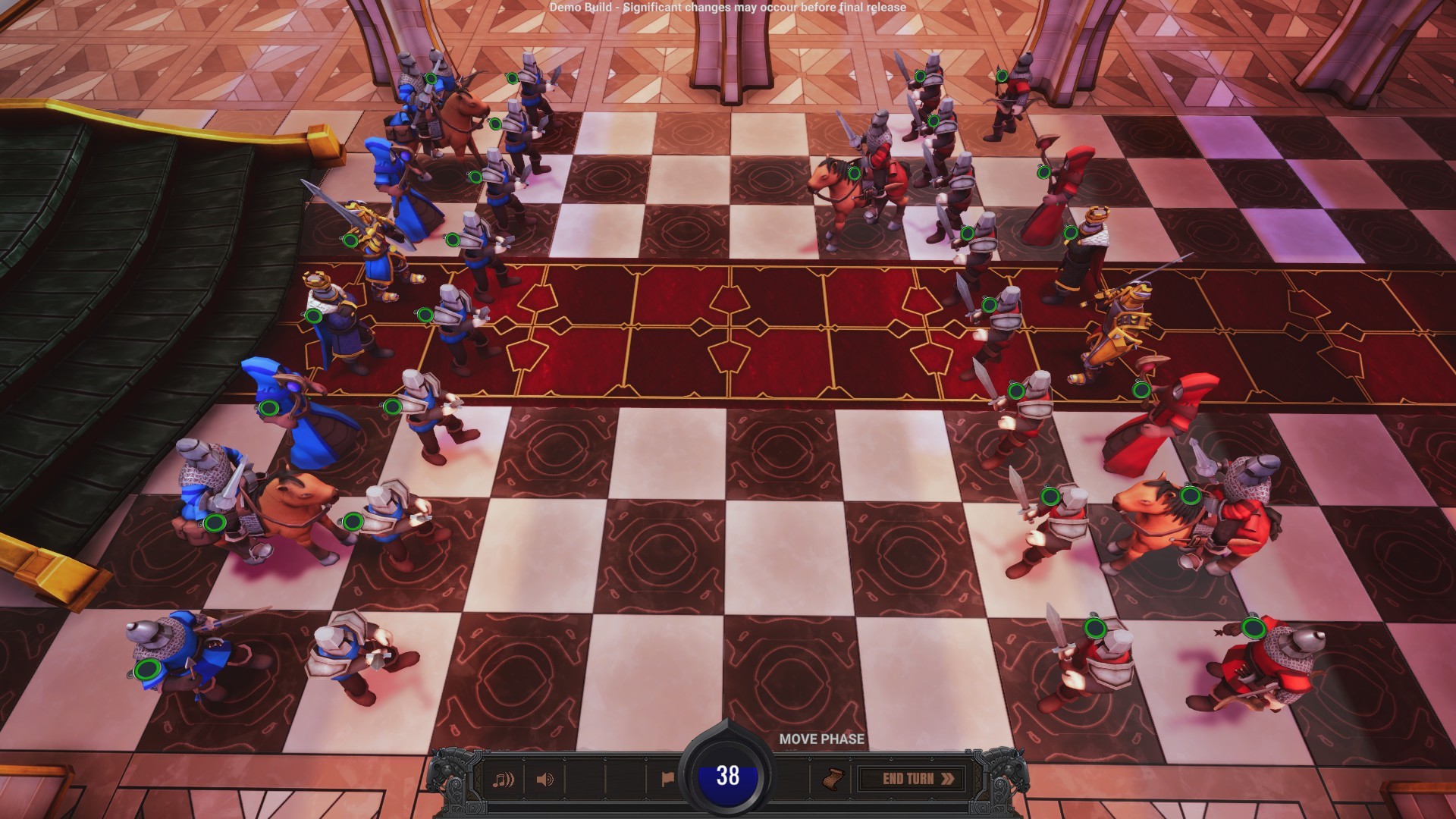The image size is (1456, 819).
Task: Click the flag surrender icon
Action: tap(669, 778)
